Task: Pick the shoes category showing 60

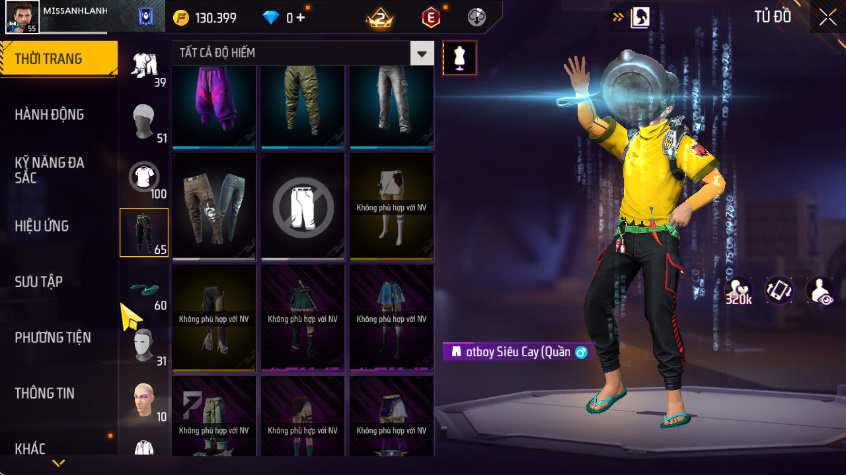Action: 145,290
